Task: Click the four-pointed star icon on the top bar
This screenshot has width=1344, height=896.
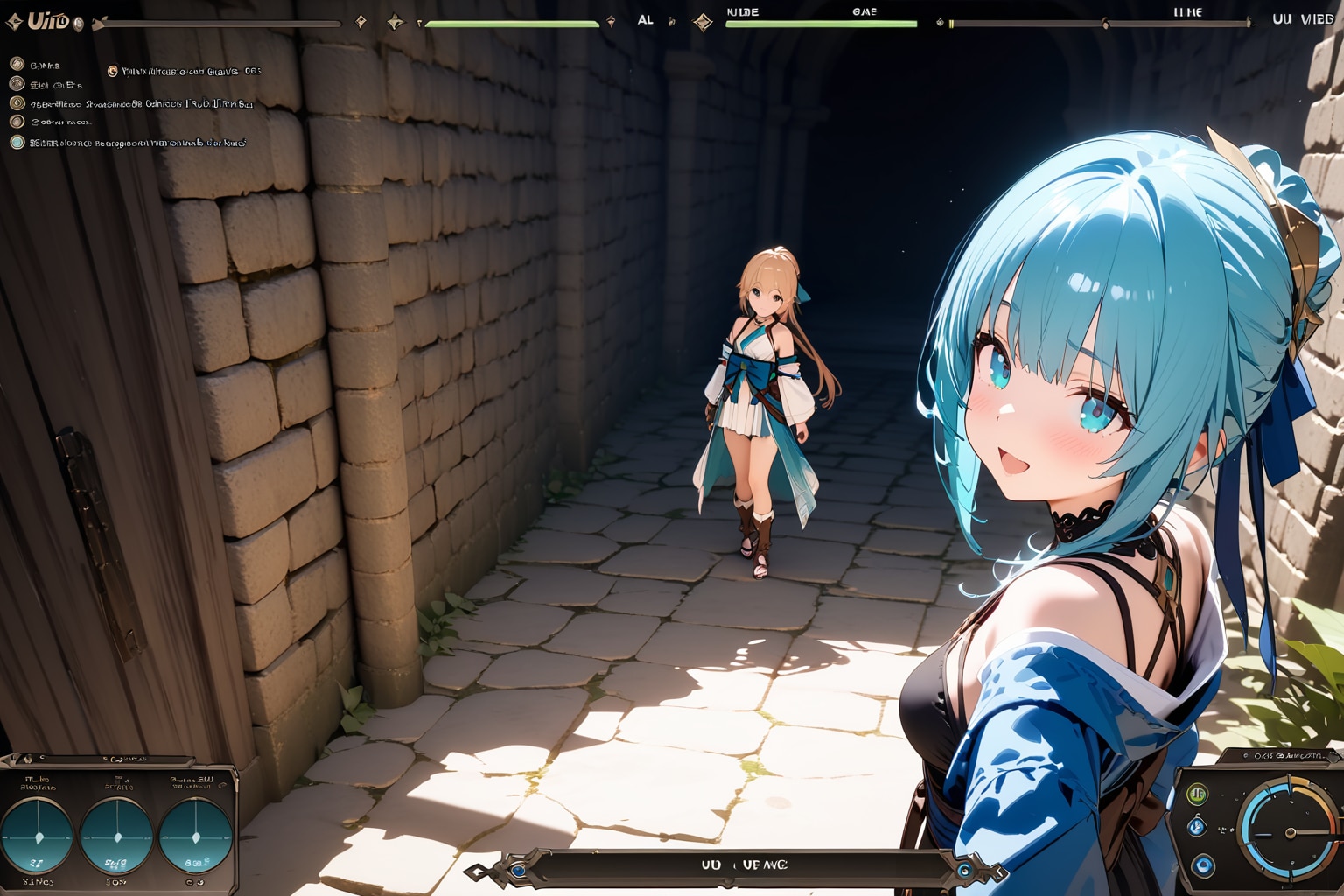Action: coord(395,22)
